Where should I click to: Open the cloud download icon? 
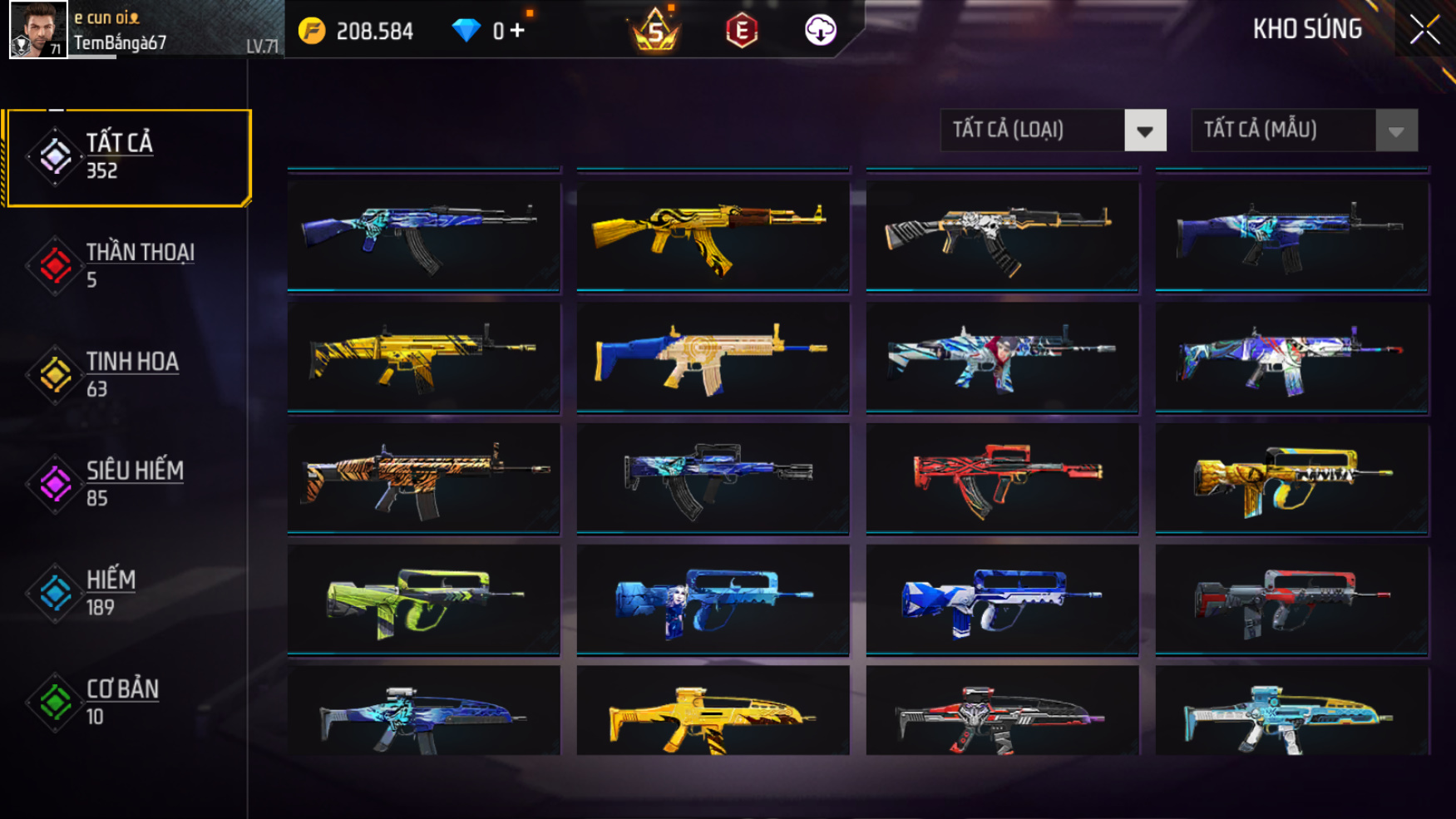pos(820,31)
